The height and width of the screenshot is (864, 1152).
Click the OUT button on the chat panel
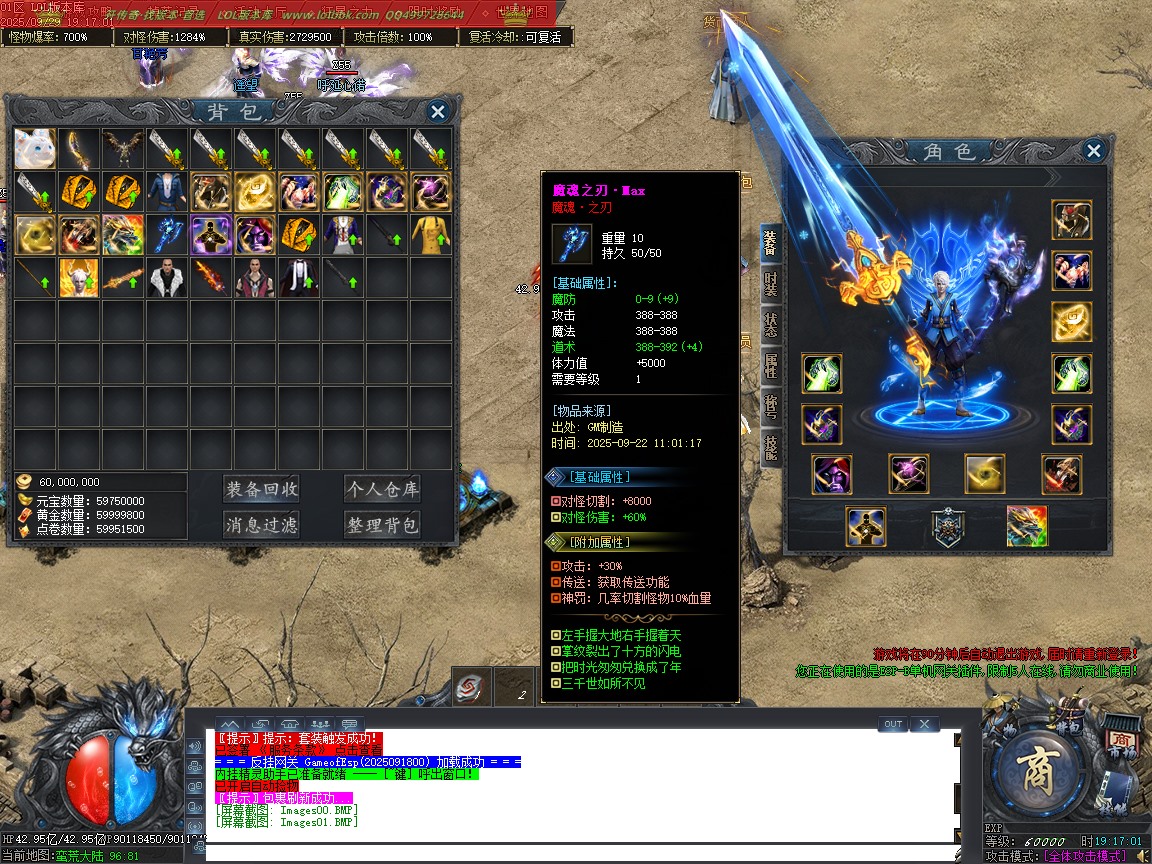pos(893,724)
